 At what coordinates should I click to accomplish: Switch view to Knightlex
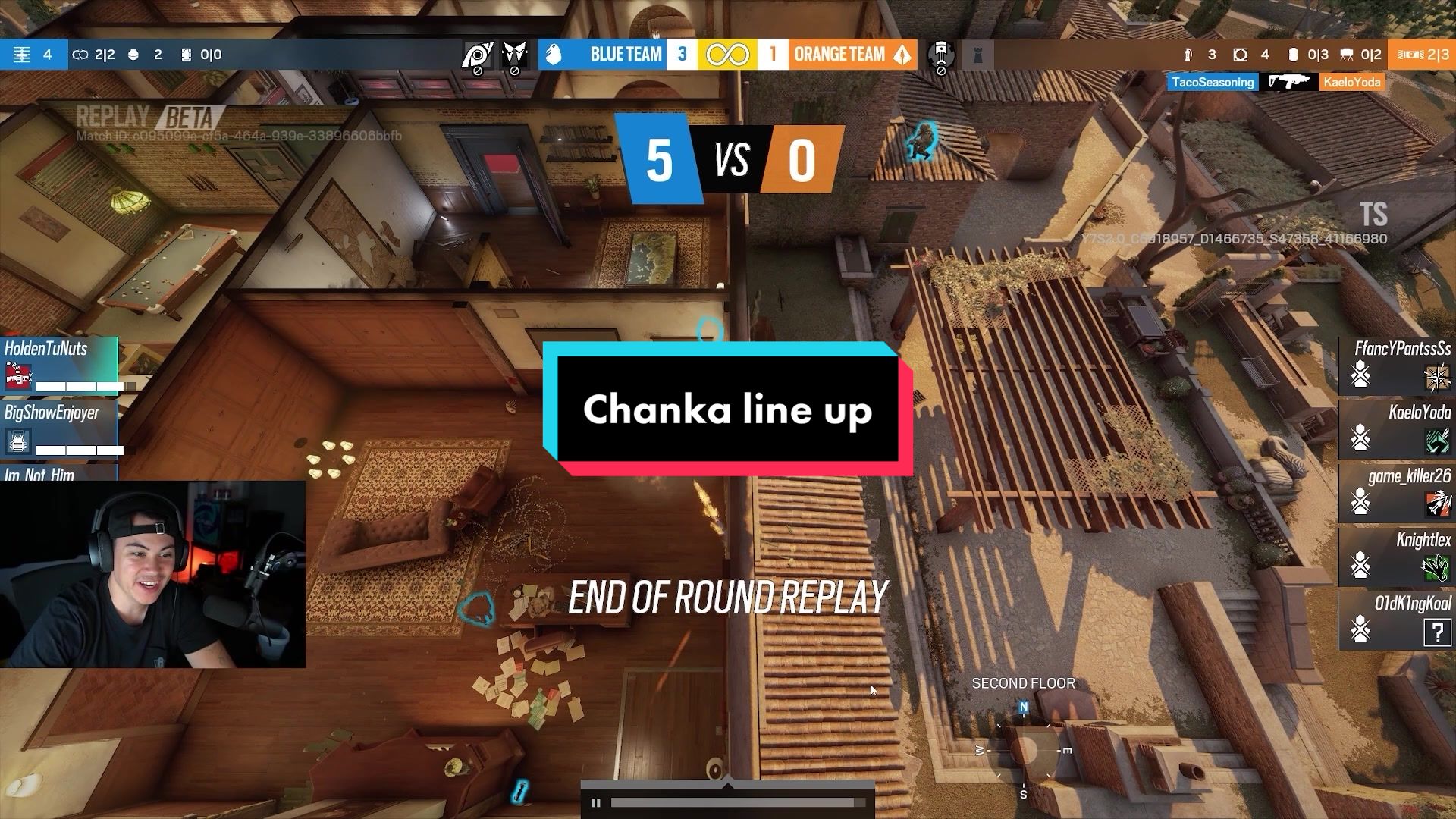pos(1396,556)
